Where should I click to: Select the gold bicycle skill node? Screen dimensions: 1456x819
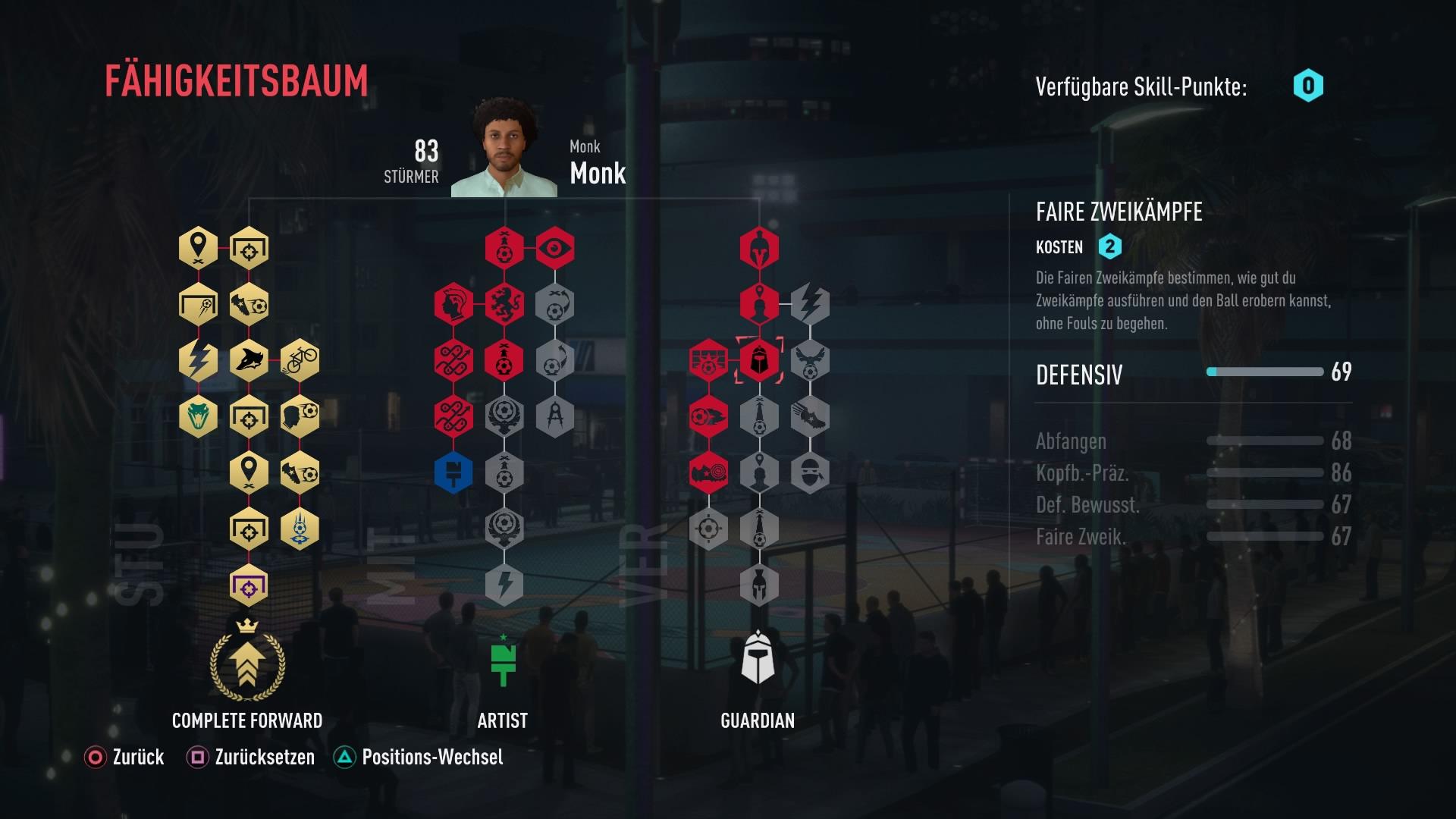click(x=300, y=360)
